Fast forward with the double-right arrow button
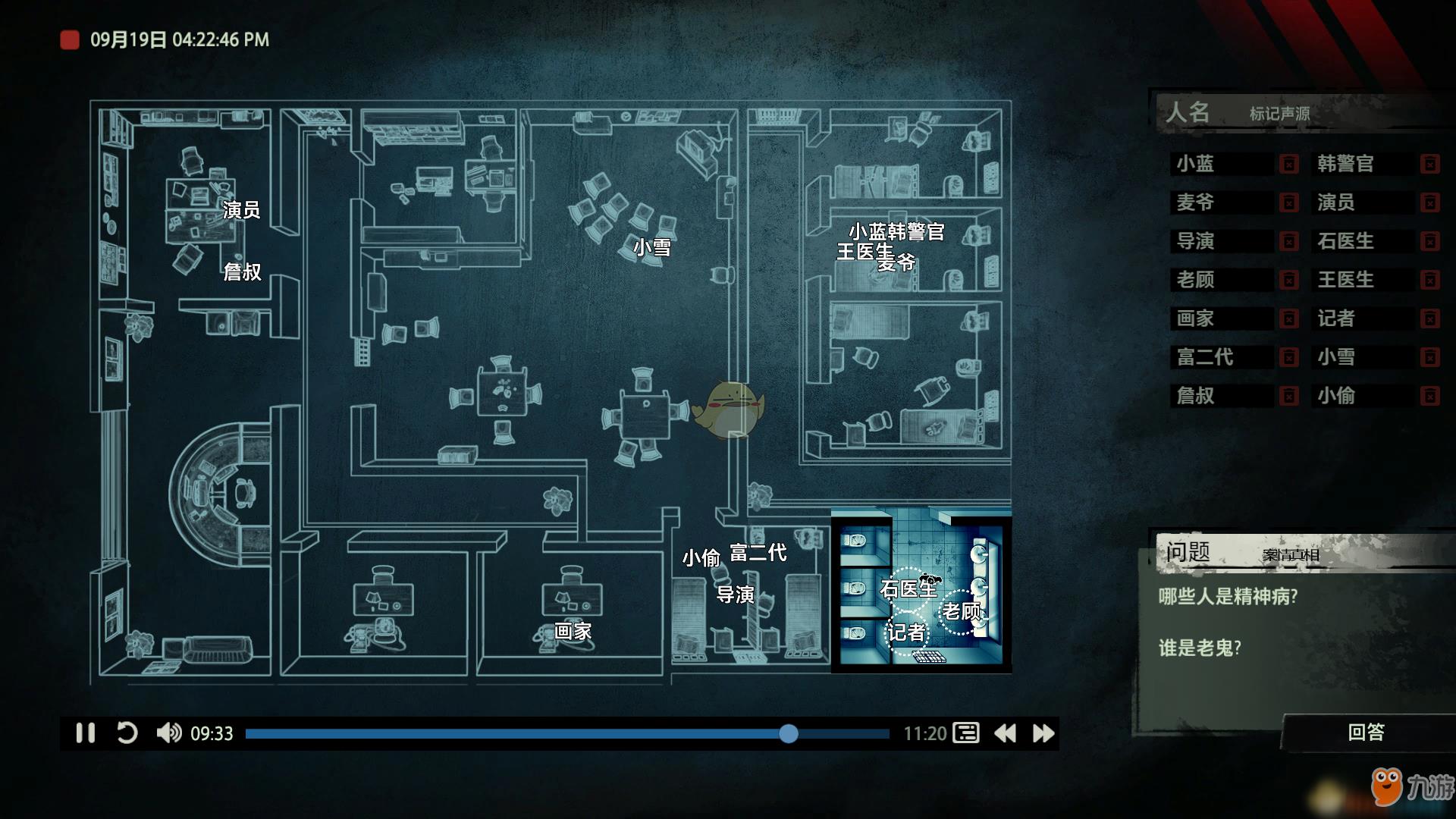1456x819 pixels. coord(1043,733)
